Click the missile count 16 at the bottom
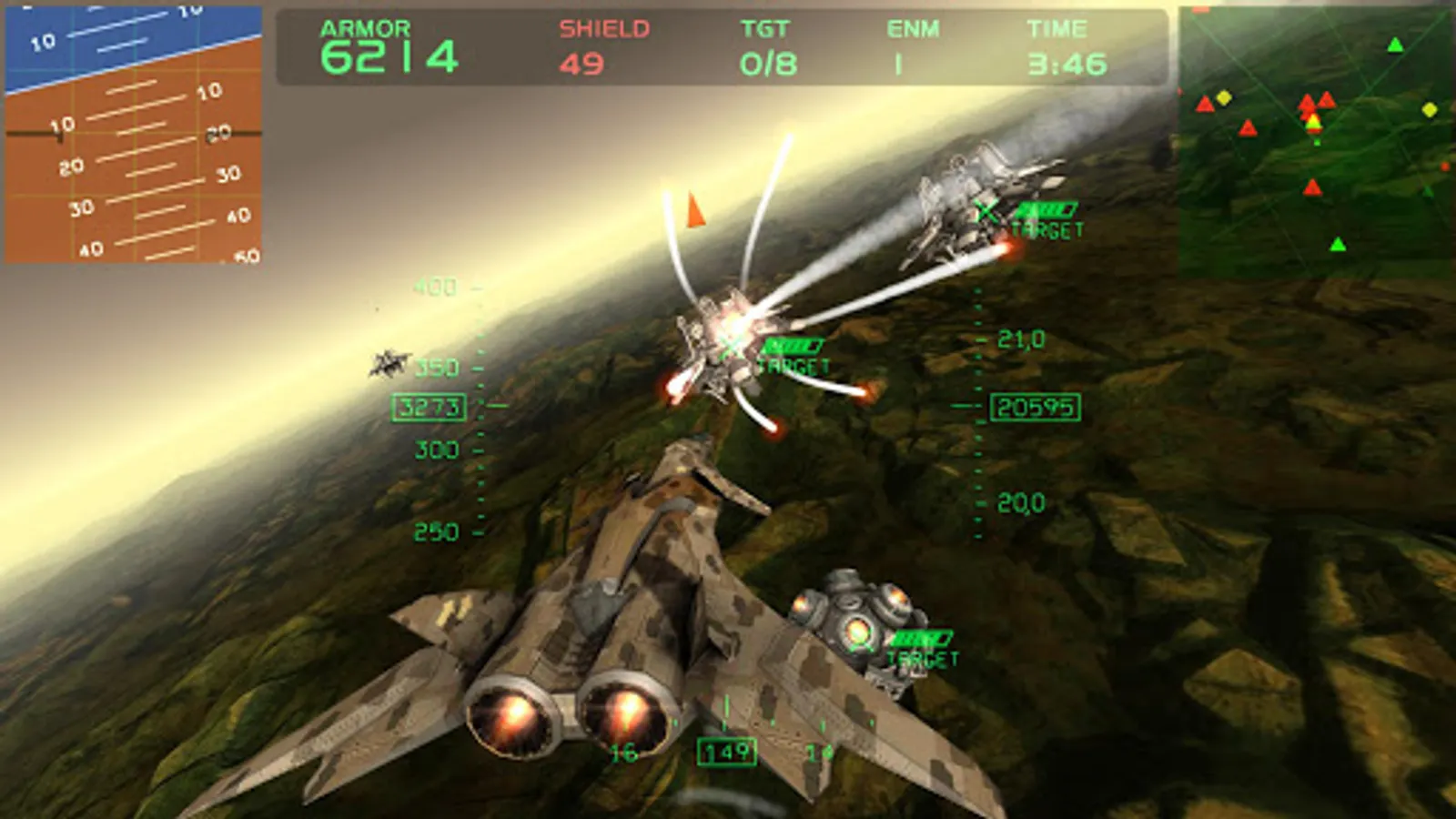The width and height of the screenshot is (1456, 819). 624,753
